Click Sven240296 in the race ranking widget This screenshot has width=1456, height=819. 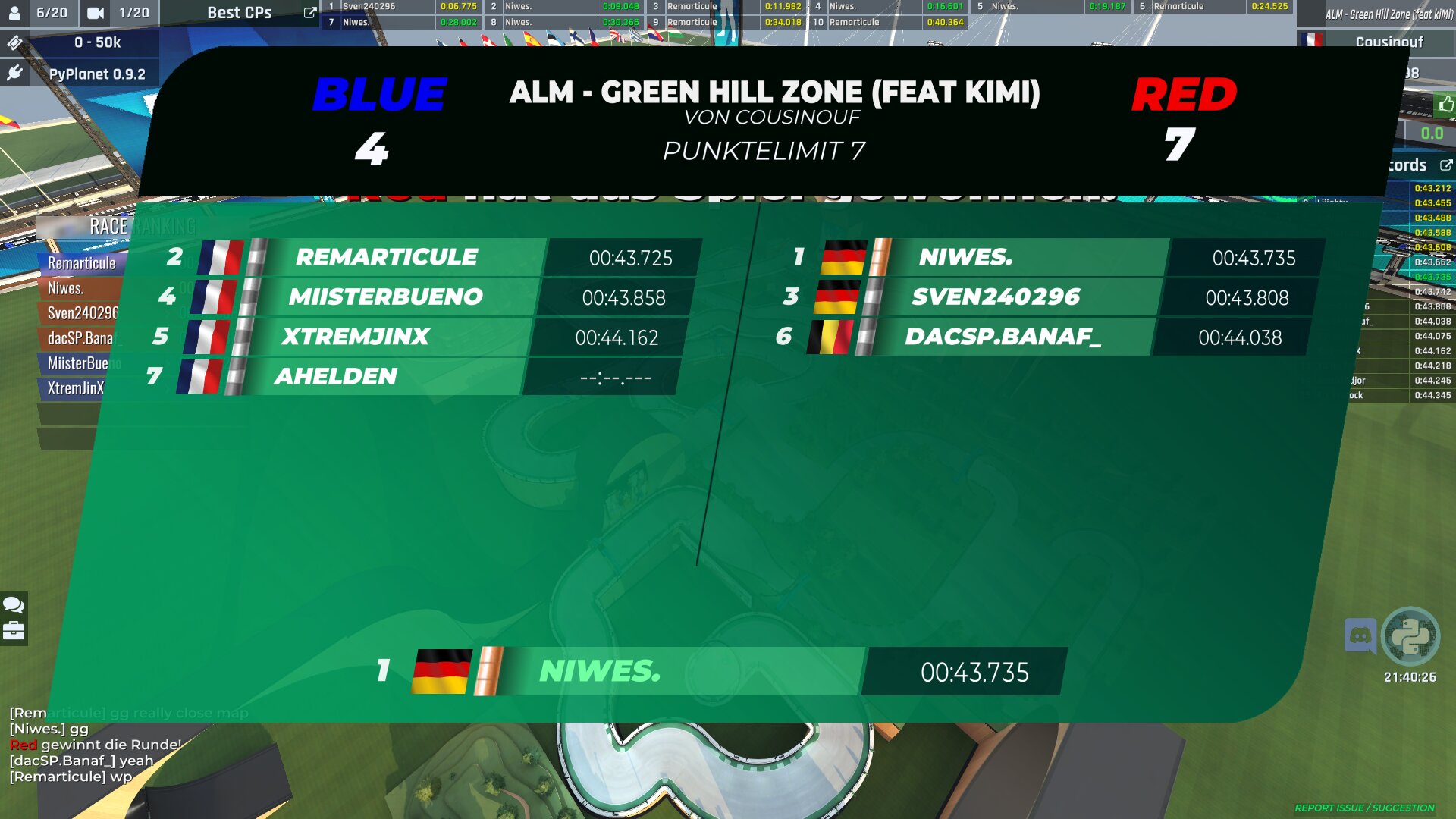pos(82,313)
